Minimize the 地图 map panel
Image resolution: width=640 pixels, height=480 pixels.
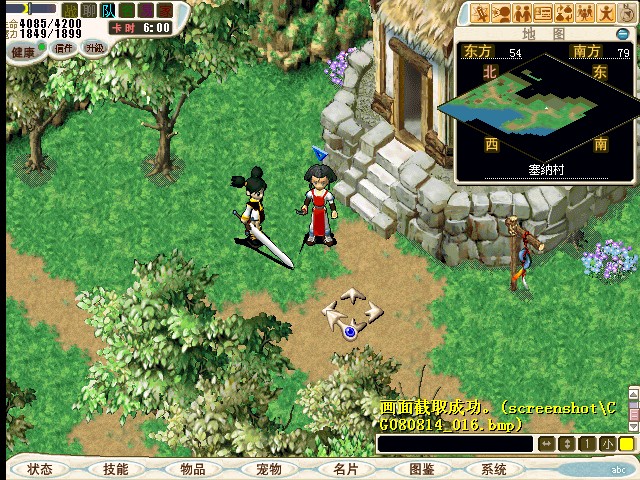pyautogui.click(x=622, y=33)
